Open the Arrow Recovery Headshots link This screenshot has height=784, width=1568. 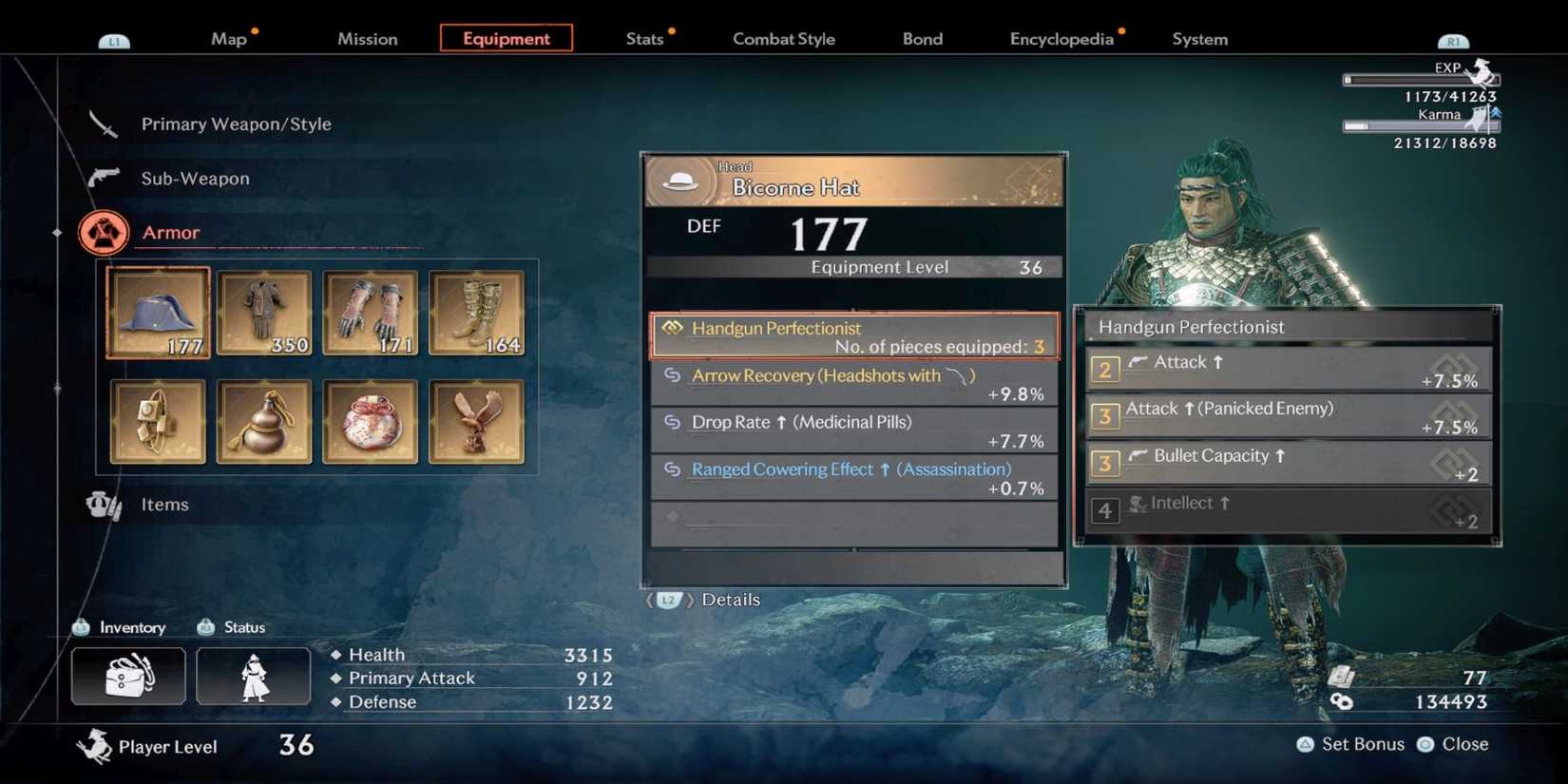(825, 375)
